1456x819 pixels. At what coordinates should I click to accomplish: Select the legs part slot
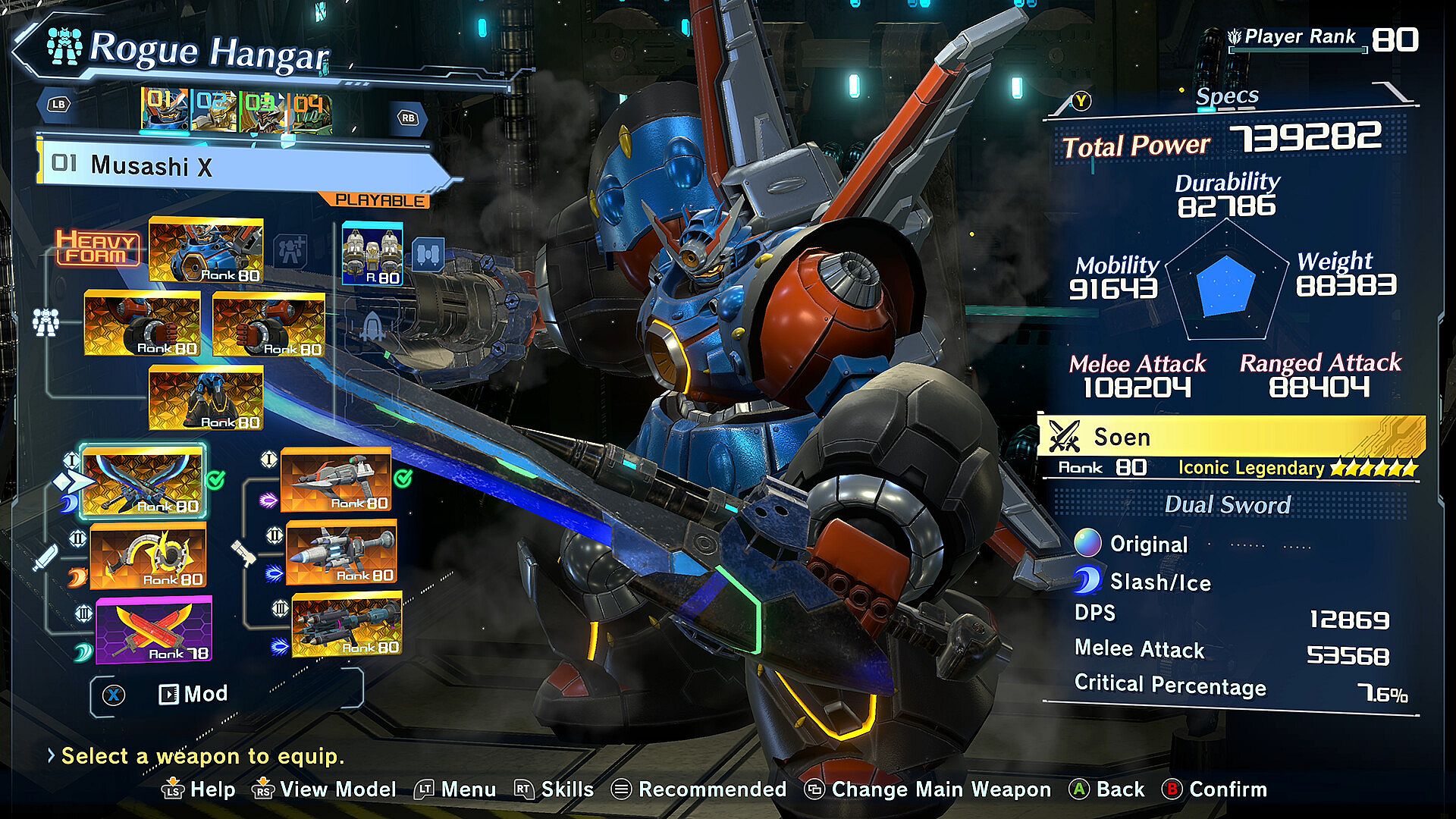(206, 397)
